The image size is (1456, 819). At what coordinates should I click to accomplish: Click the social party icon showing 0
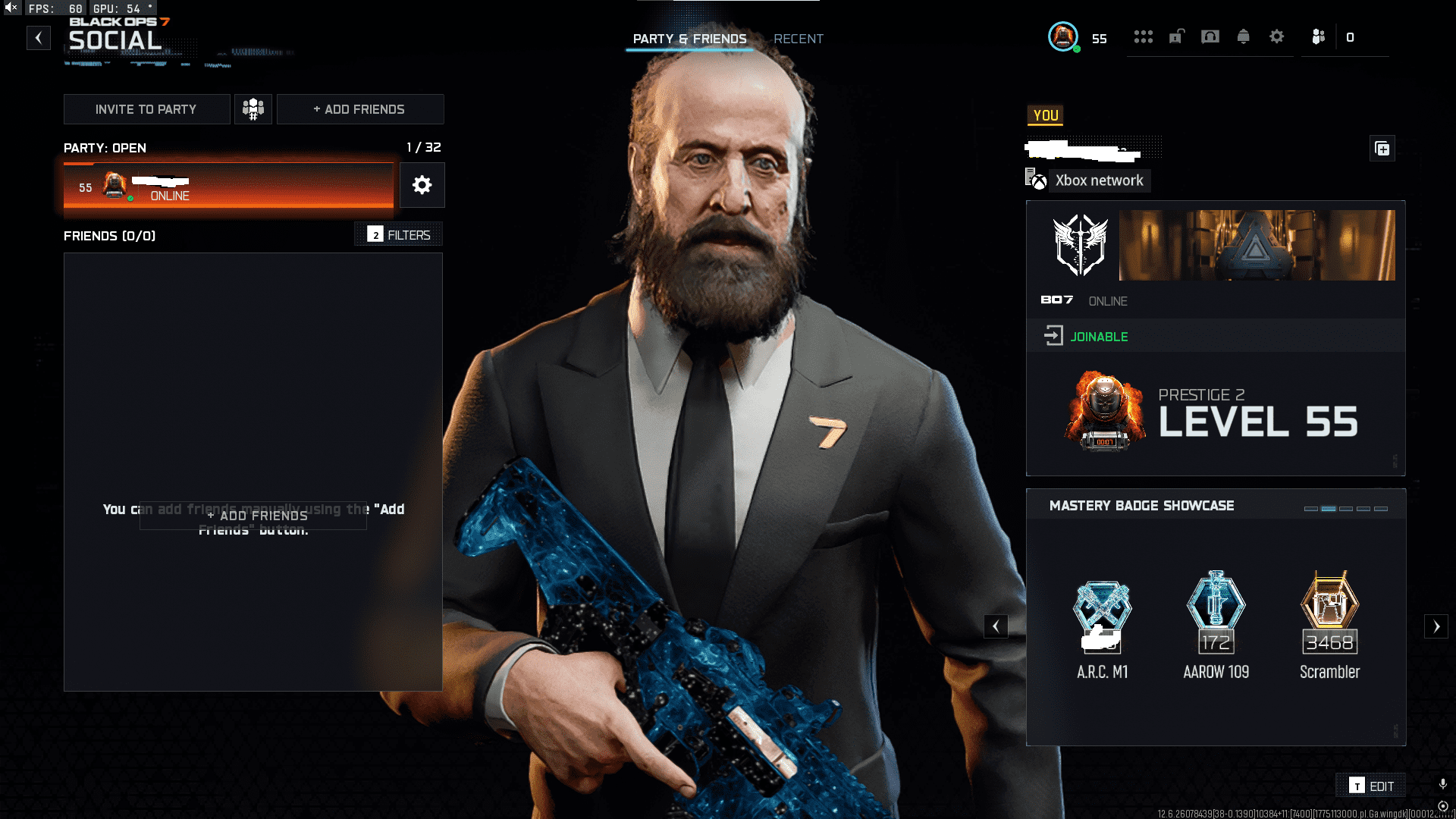click(x=1317, y=36)
